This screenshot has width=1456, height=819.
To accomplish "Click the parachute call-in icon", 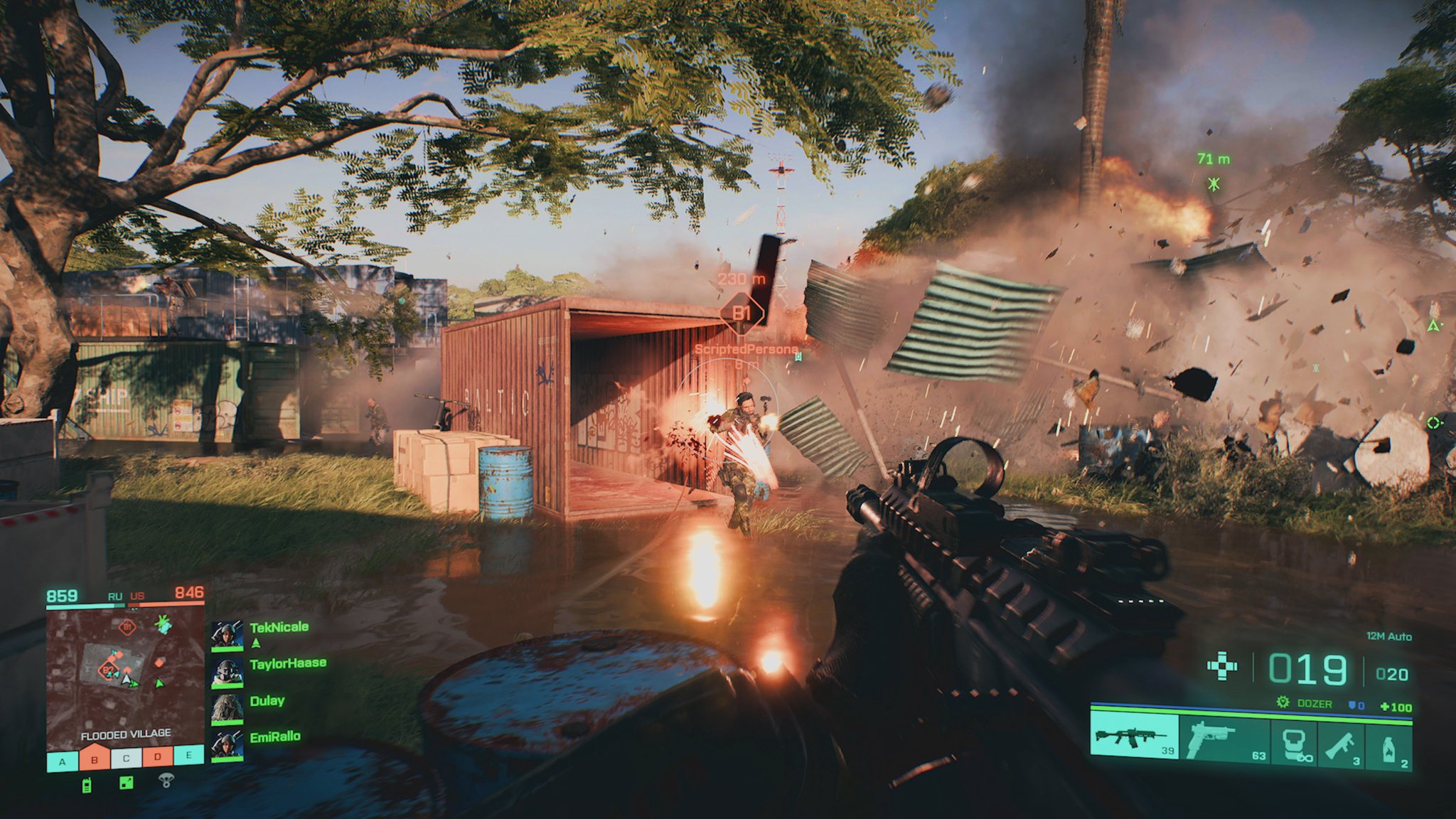I will coord(166,781).
